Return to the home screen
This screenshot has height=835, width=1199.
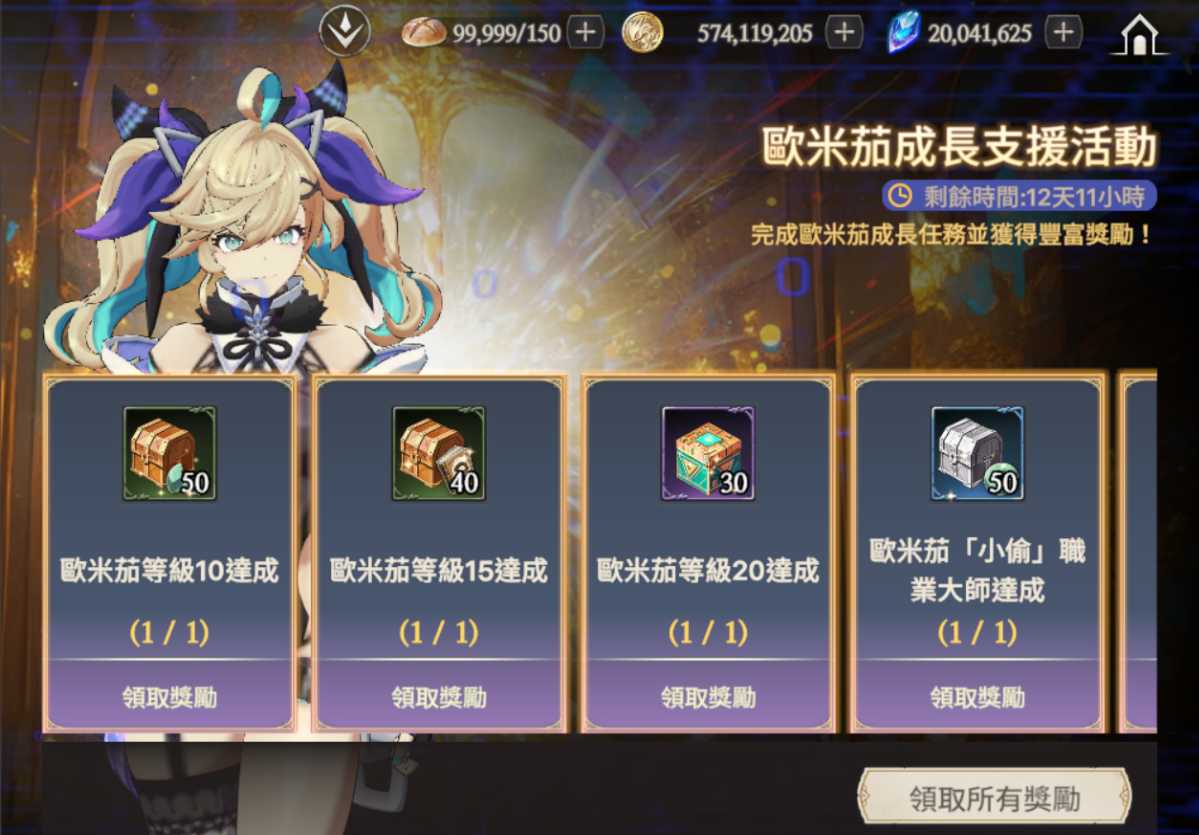(x=1139, y=35)
